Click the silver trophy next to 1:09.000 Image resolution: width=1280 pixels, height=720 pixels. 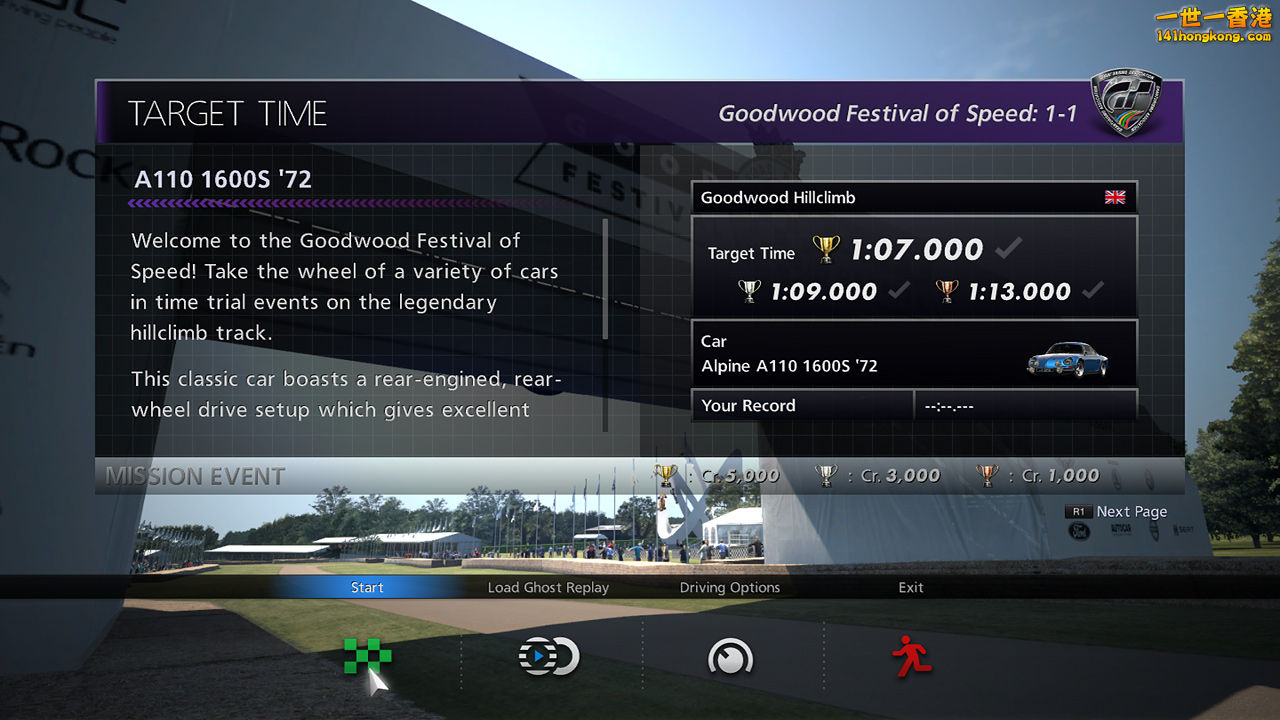[x=748, y=292]
